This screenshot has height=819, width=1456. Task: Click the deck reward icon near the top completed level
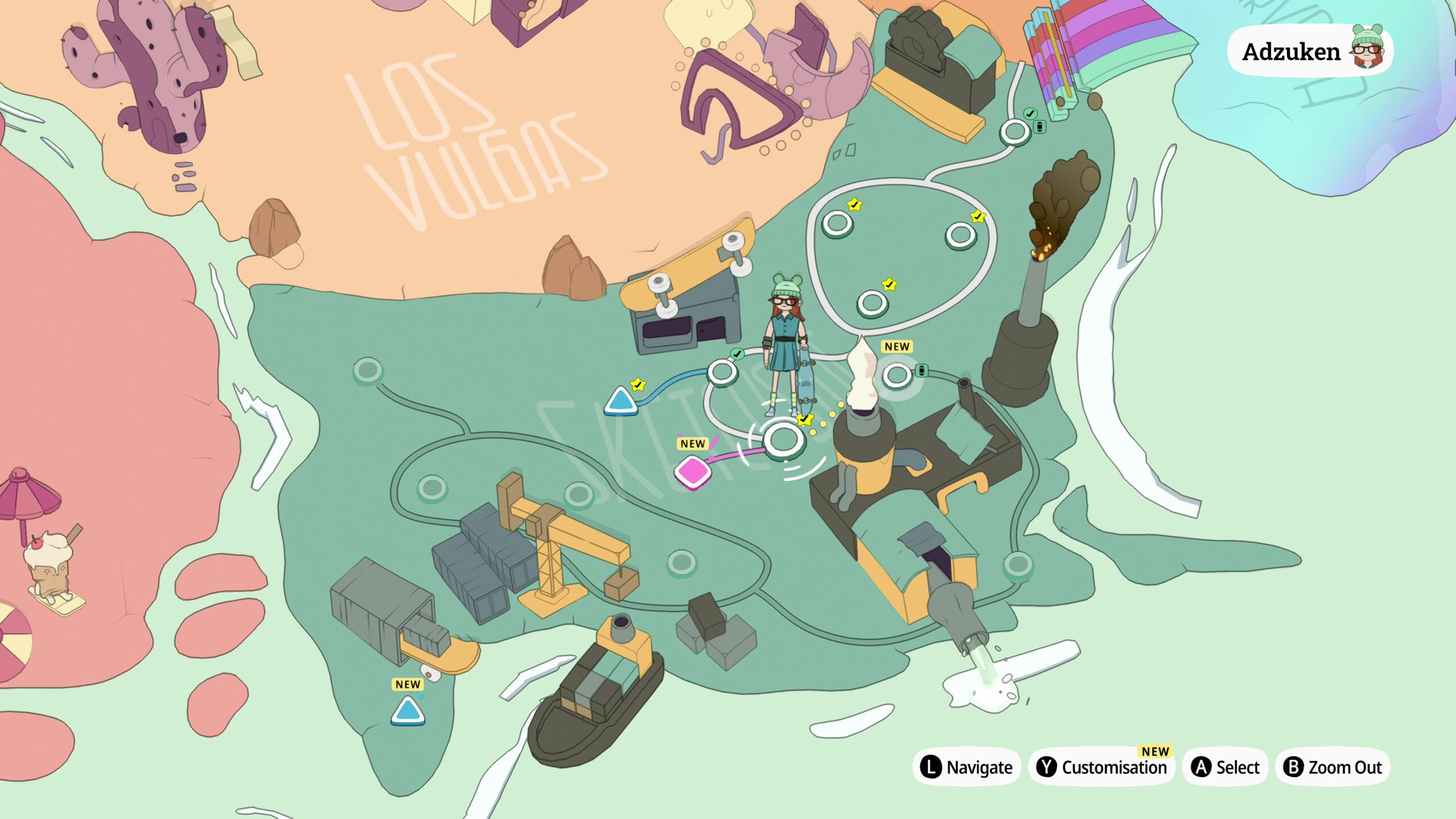[1040, 127]
